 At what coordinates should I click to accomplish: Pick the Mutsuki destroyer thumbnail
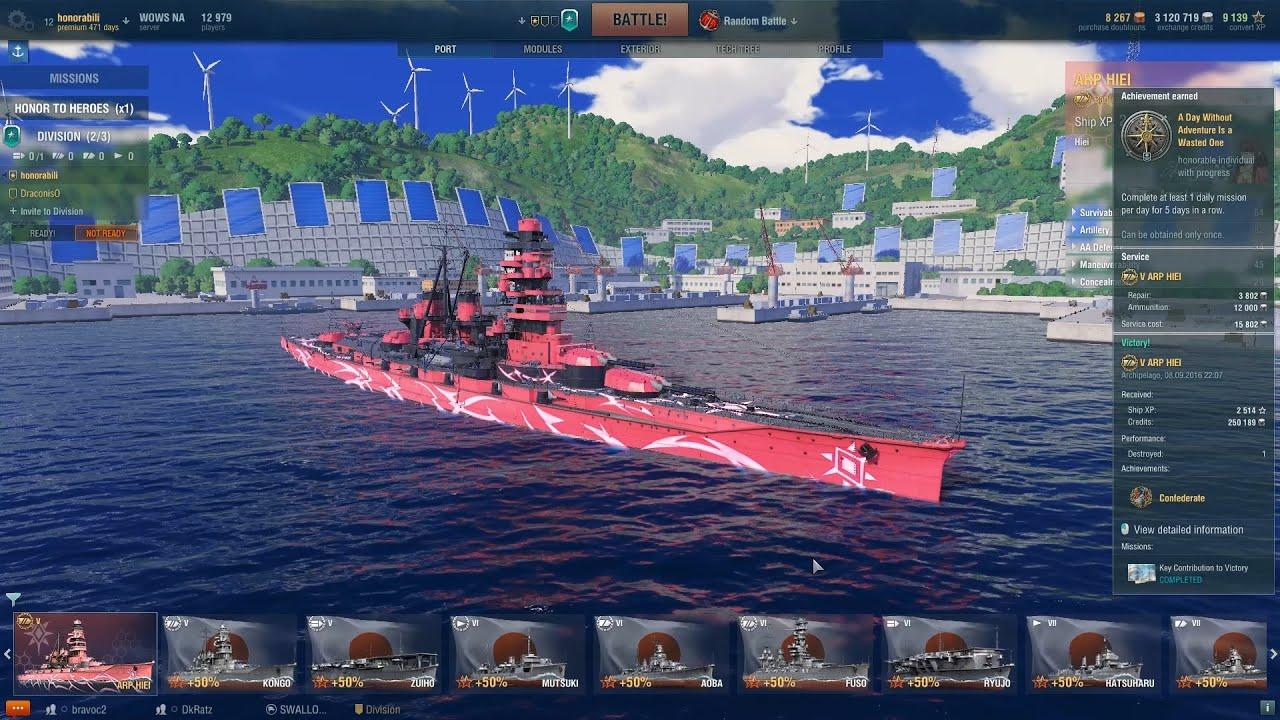518,651
